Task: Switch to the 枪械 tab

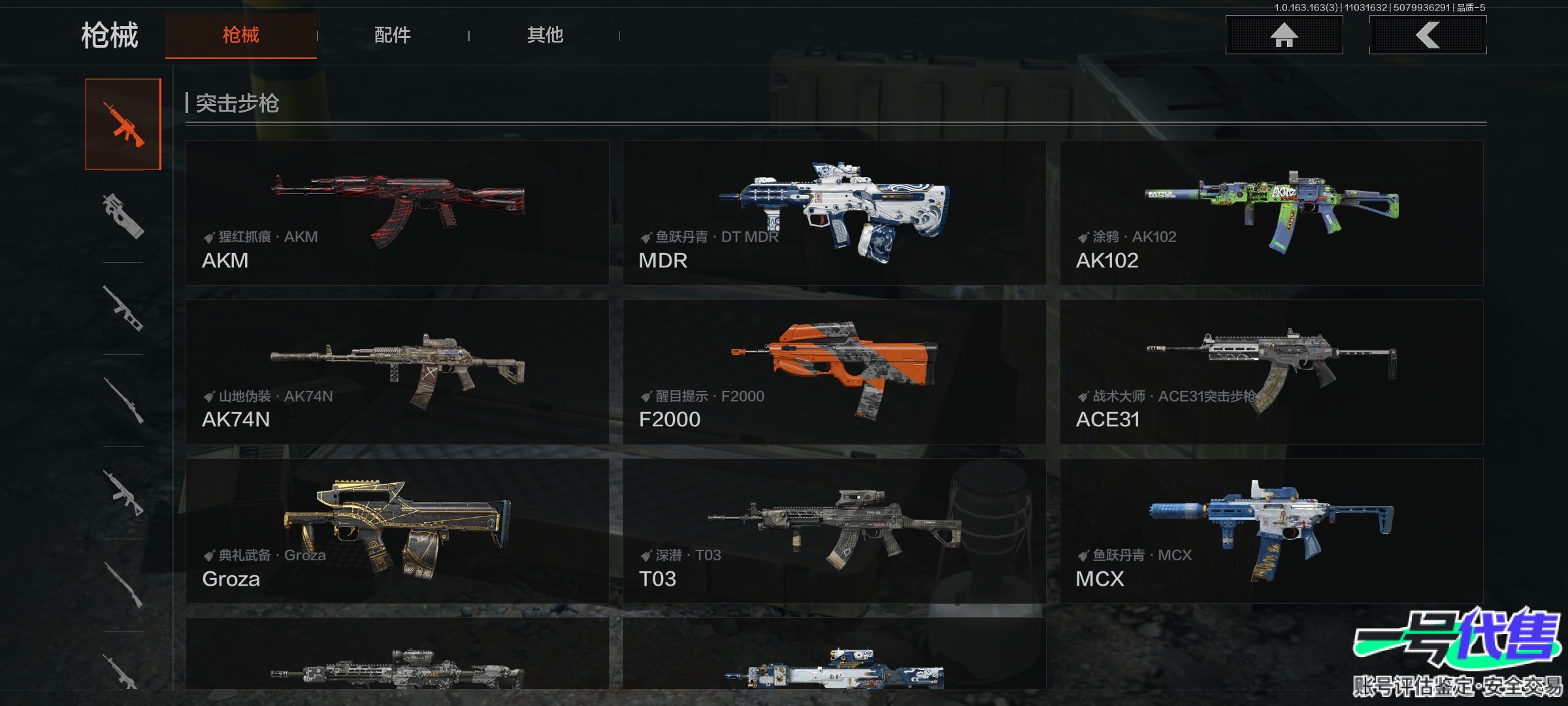Action: 240,35
